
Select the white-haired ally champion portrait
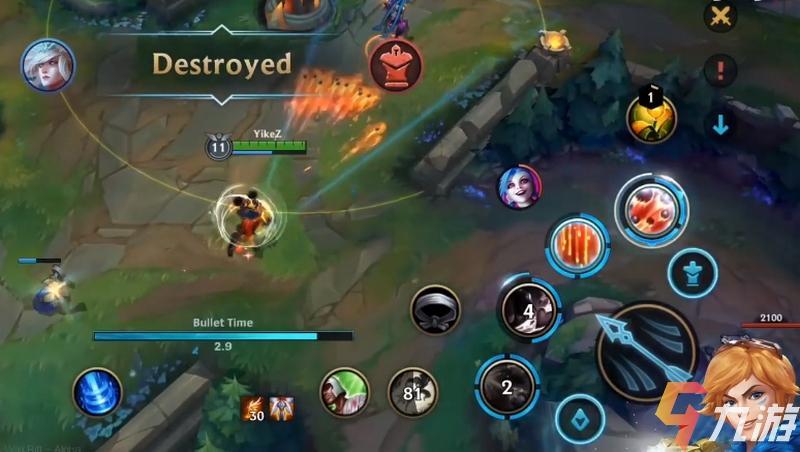(x=48, y=64)
